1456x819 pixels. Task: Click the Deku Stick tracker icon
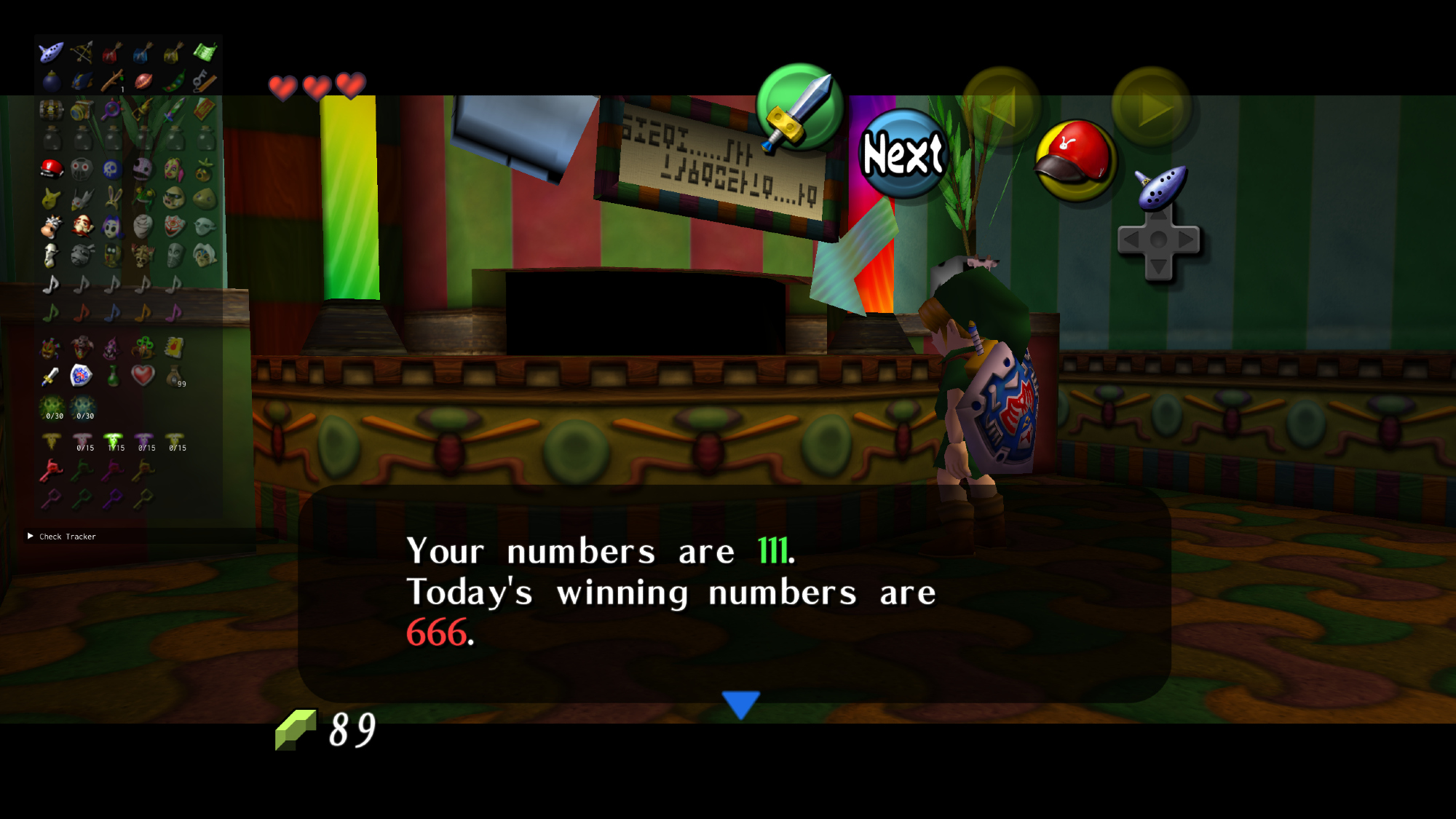pyautogui.click(x=112, y=81)
